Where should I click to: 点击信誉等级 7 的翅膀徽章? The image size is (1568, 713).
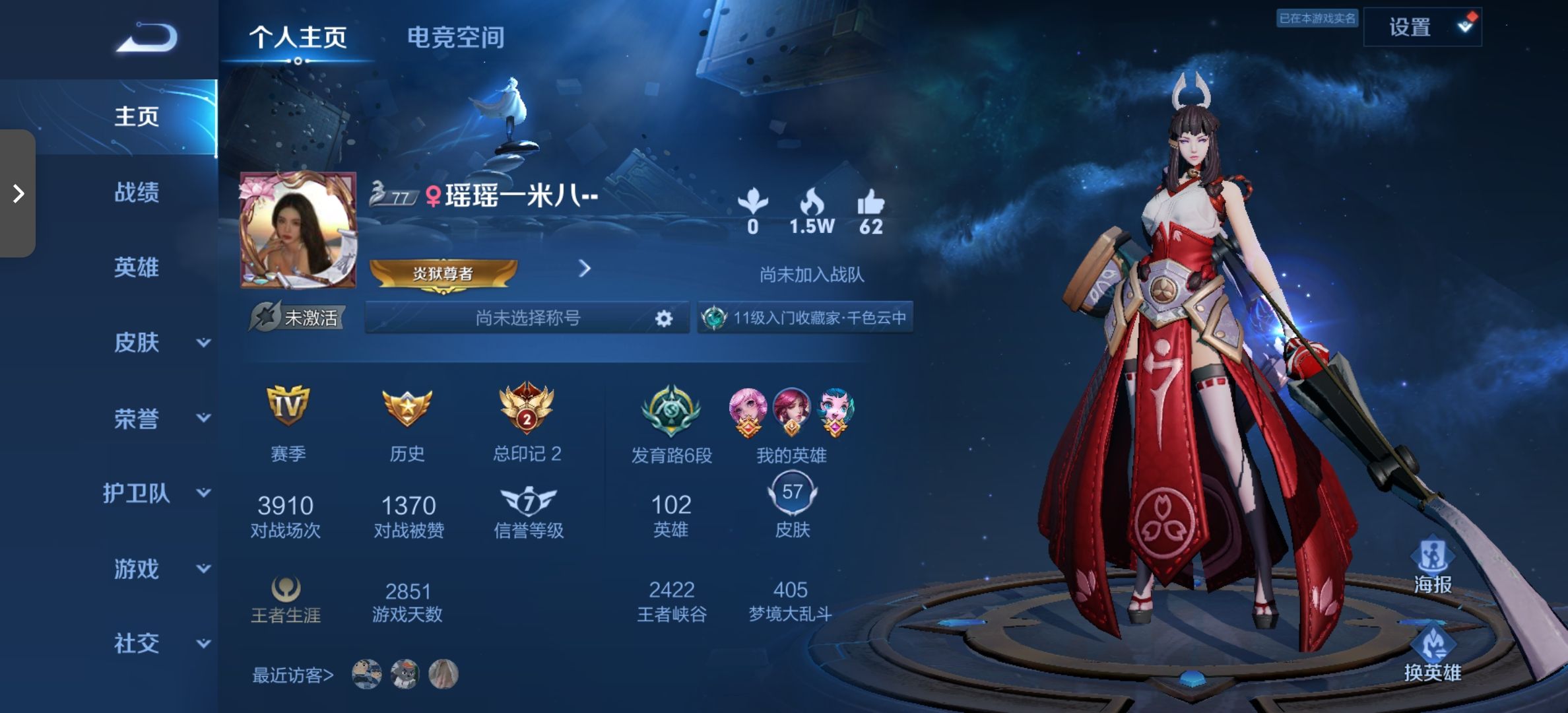528,500
